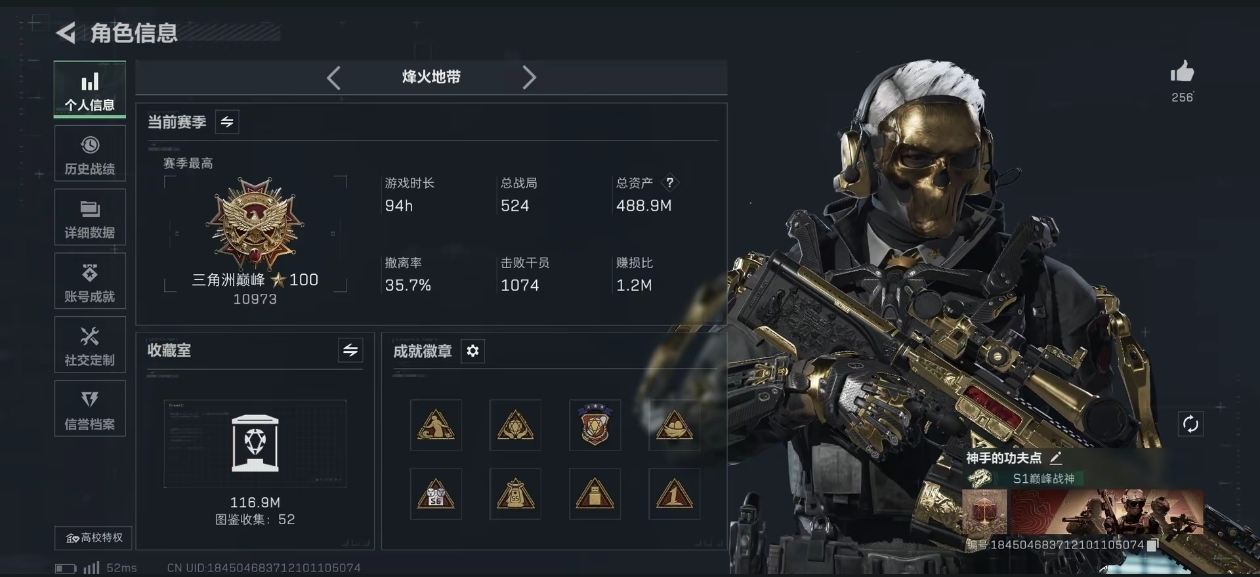Select the shield-shaped achievement badge
Screen dimensions: 1260x577
click(x=595, y=425)
